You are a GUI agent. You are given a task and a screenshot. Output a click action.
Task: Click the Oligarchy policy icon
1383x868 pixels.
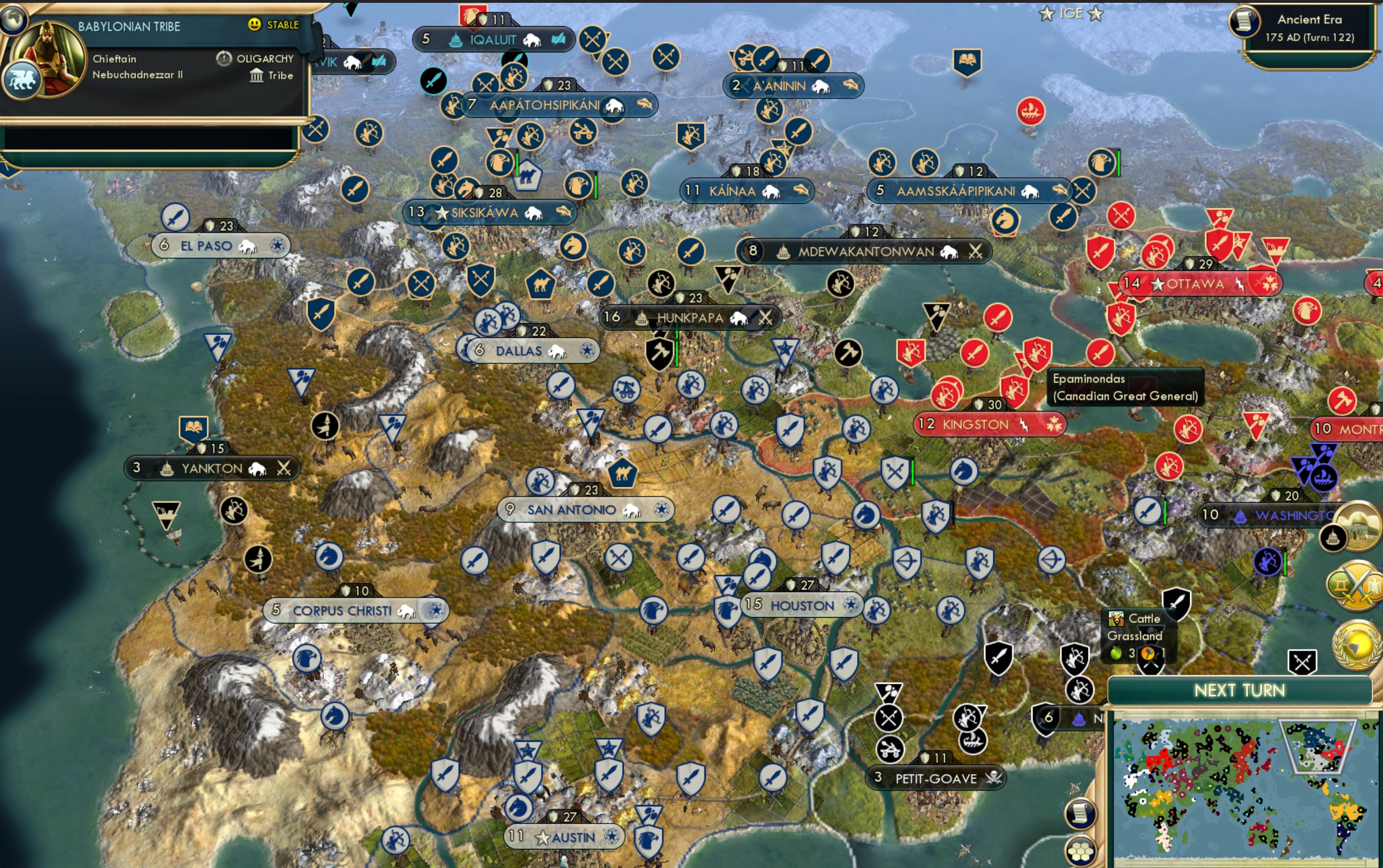click(224, 57)
